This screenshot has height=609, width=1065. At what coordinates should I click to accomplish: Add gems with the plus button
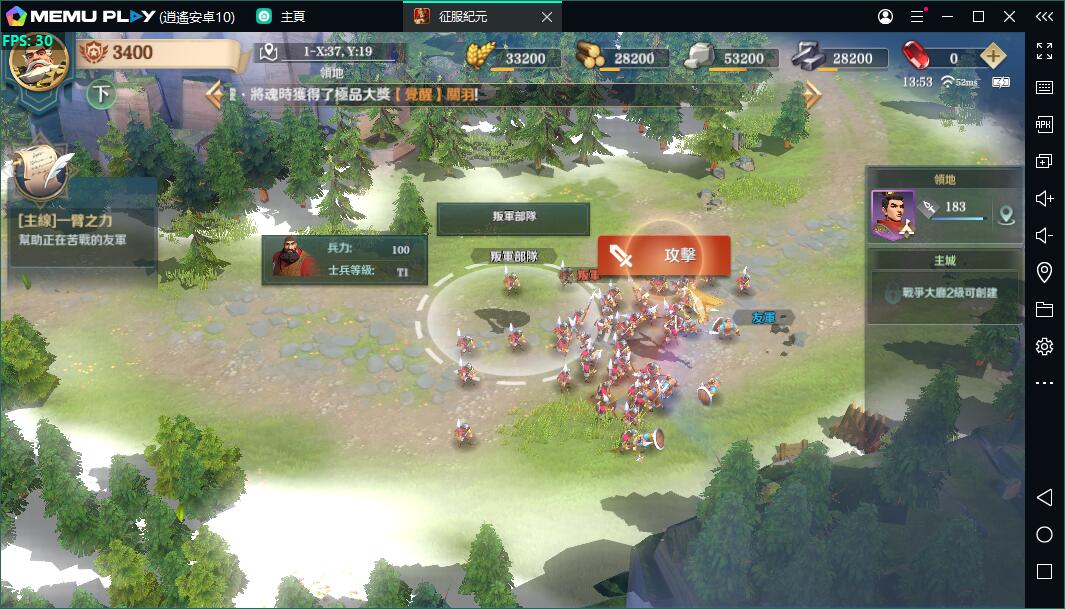tap(992, 57)
